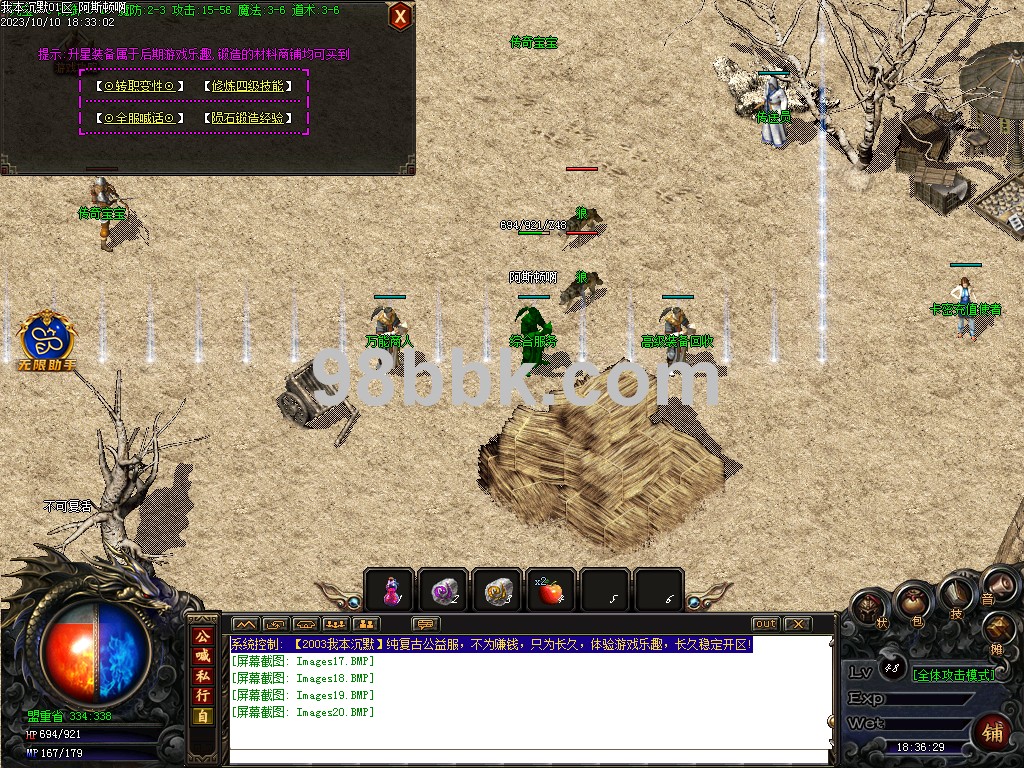This screenshot has width=1024, height=768.
Task: Choose the 转职变性 dialogue option
Action: point(140,87)
